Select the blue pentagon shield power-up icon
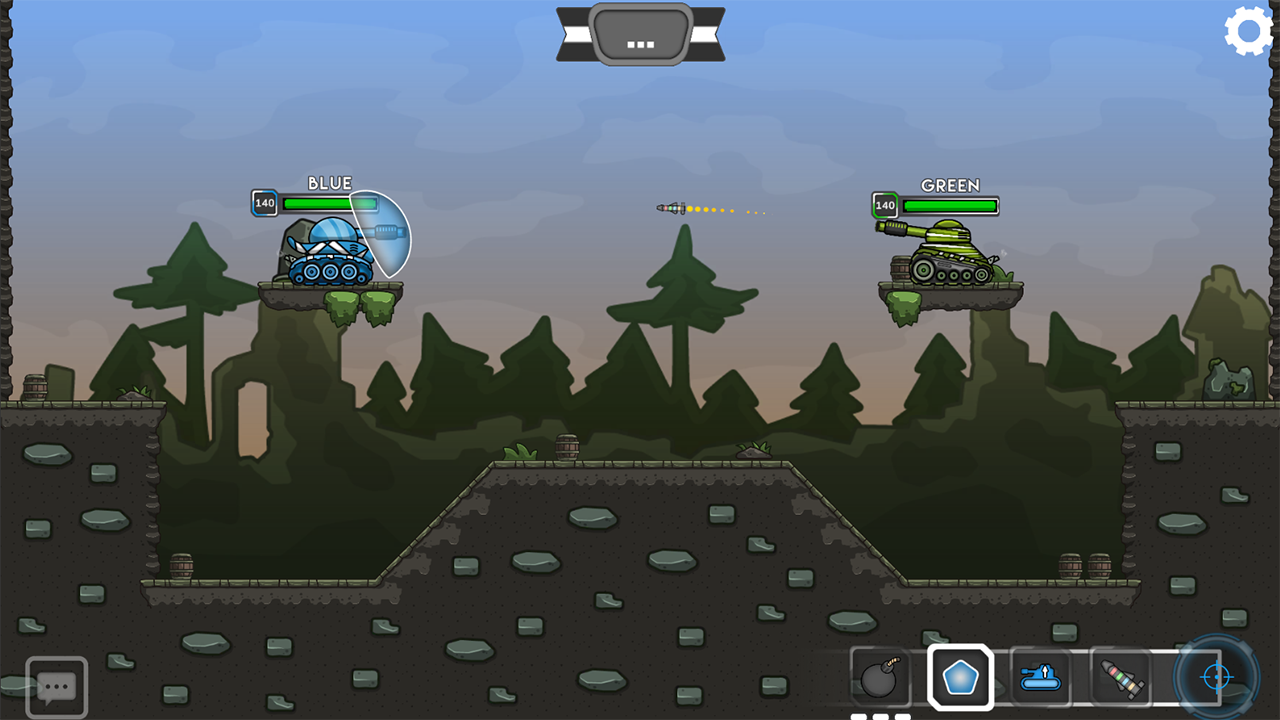This screenshot has height=720, width=1280. [x=960, y=677]
